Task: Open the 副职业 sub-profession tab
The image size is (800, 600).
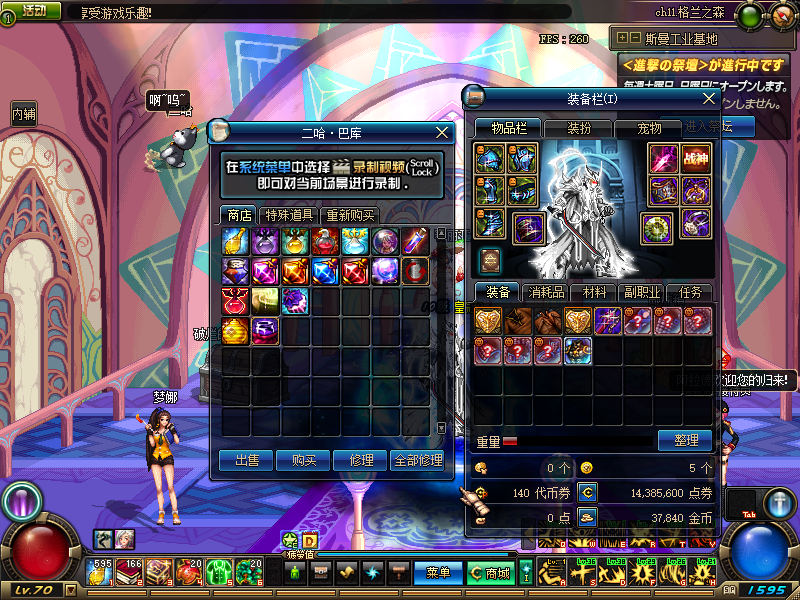Action: 642,293
